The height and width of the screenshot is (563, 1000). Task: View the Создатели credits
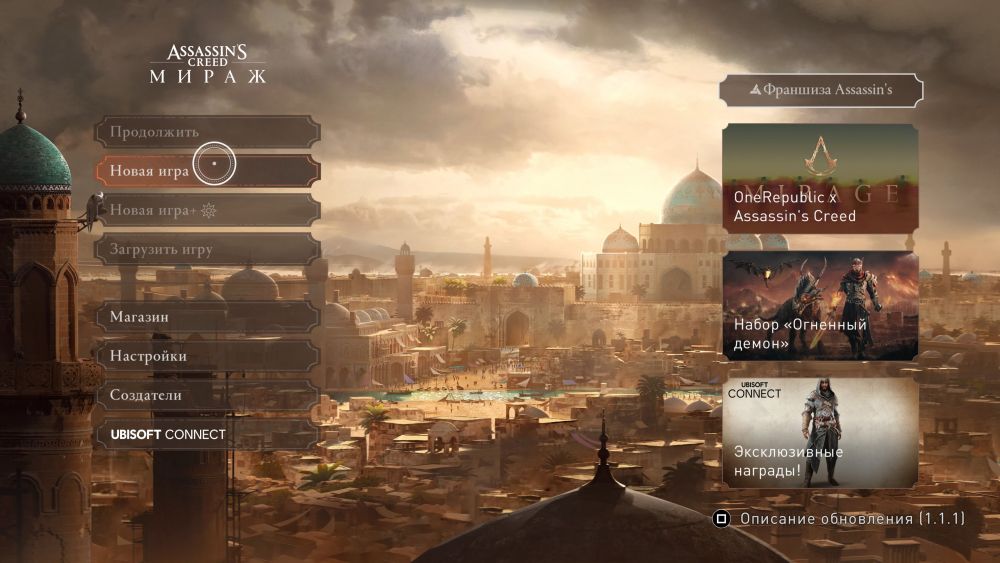tap(207, 395)
